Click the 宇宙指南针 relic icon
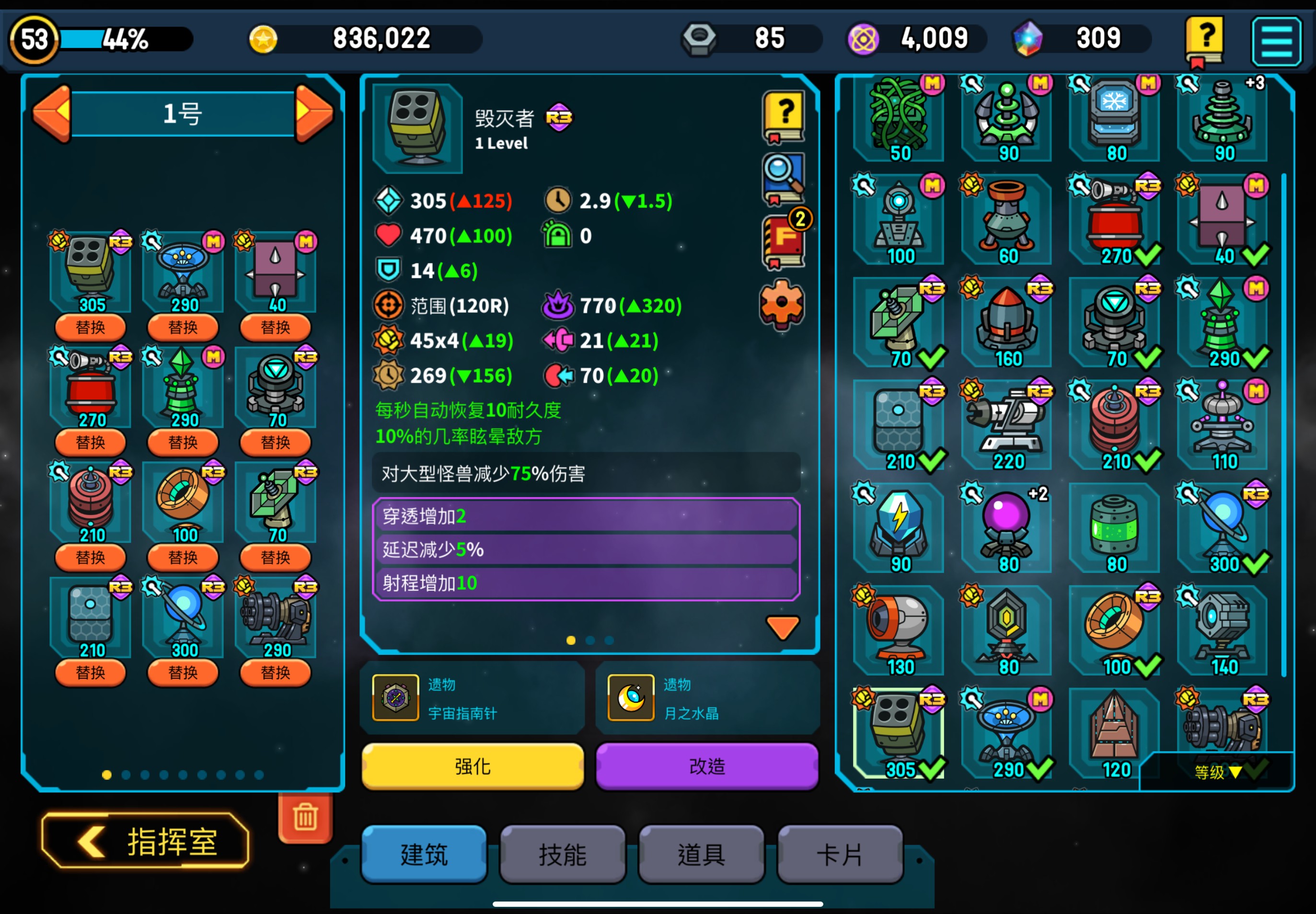Screen dimensions: 1316x914 (x=395, y=697)
